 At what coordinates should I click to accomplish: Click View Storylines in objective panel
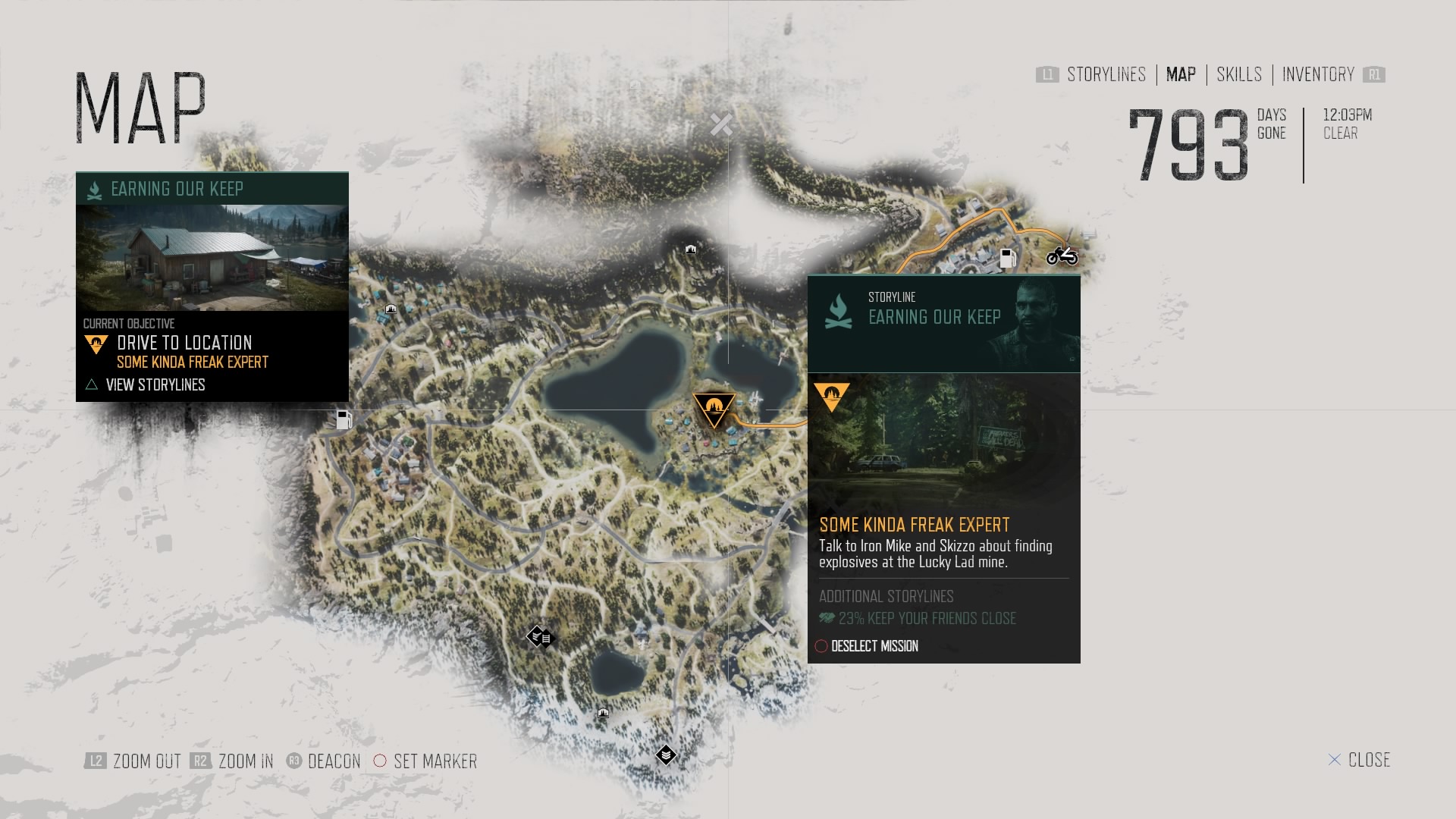[155, 385]
